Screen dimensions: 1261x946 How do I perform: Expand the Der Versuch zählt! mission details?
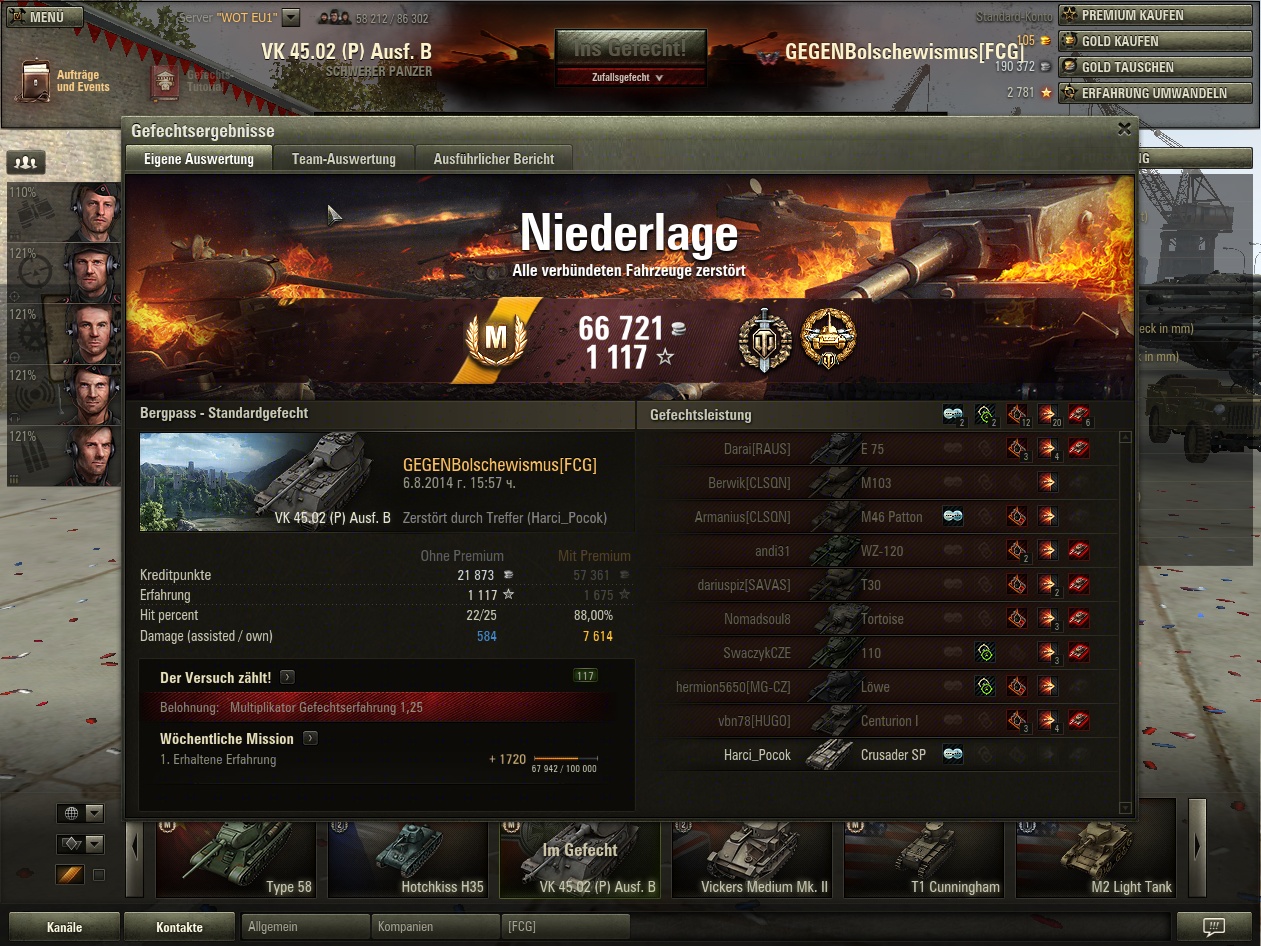pyautogui.click(x=288, y=678)
